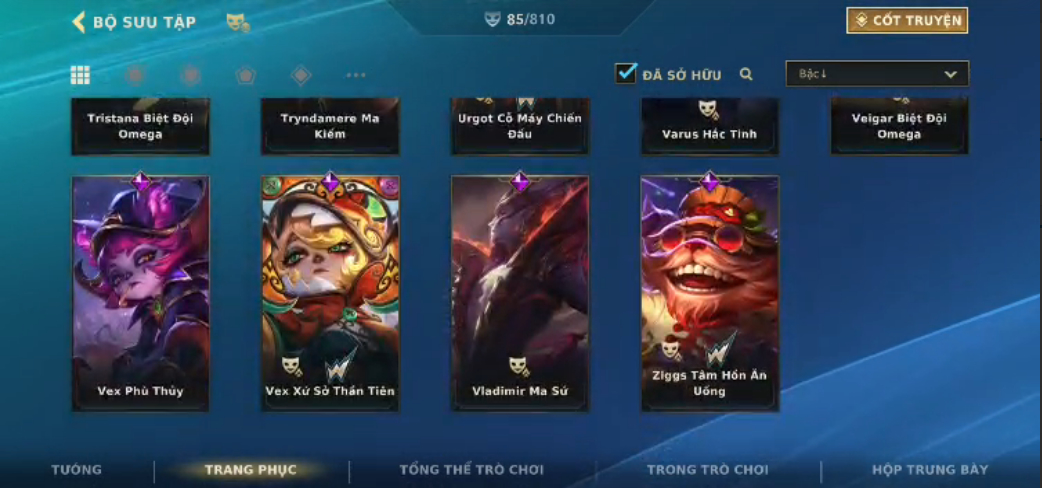Viewport: 1042px width, 488px height.
Task: Toggle the Đã Sở Hữu owned checkbox
Action: [626, 73]
